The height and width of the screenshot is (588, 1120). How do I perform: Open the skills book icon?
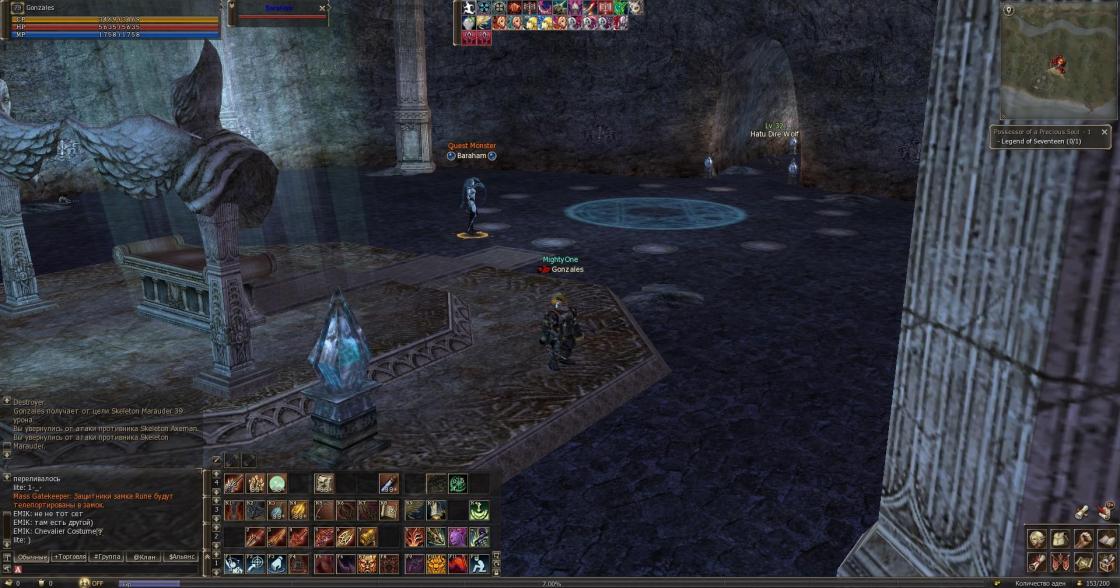pos(1106,540)
